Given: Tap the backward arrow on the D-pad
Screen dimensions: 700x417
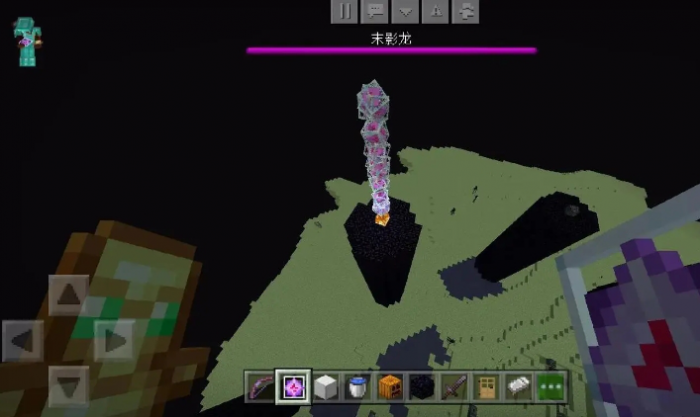Looking at the screenshot, I should coord(69,386).
